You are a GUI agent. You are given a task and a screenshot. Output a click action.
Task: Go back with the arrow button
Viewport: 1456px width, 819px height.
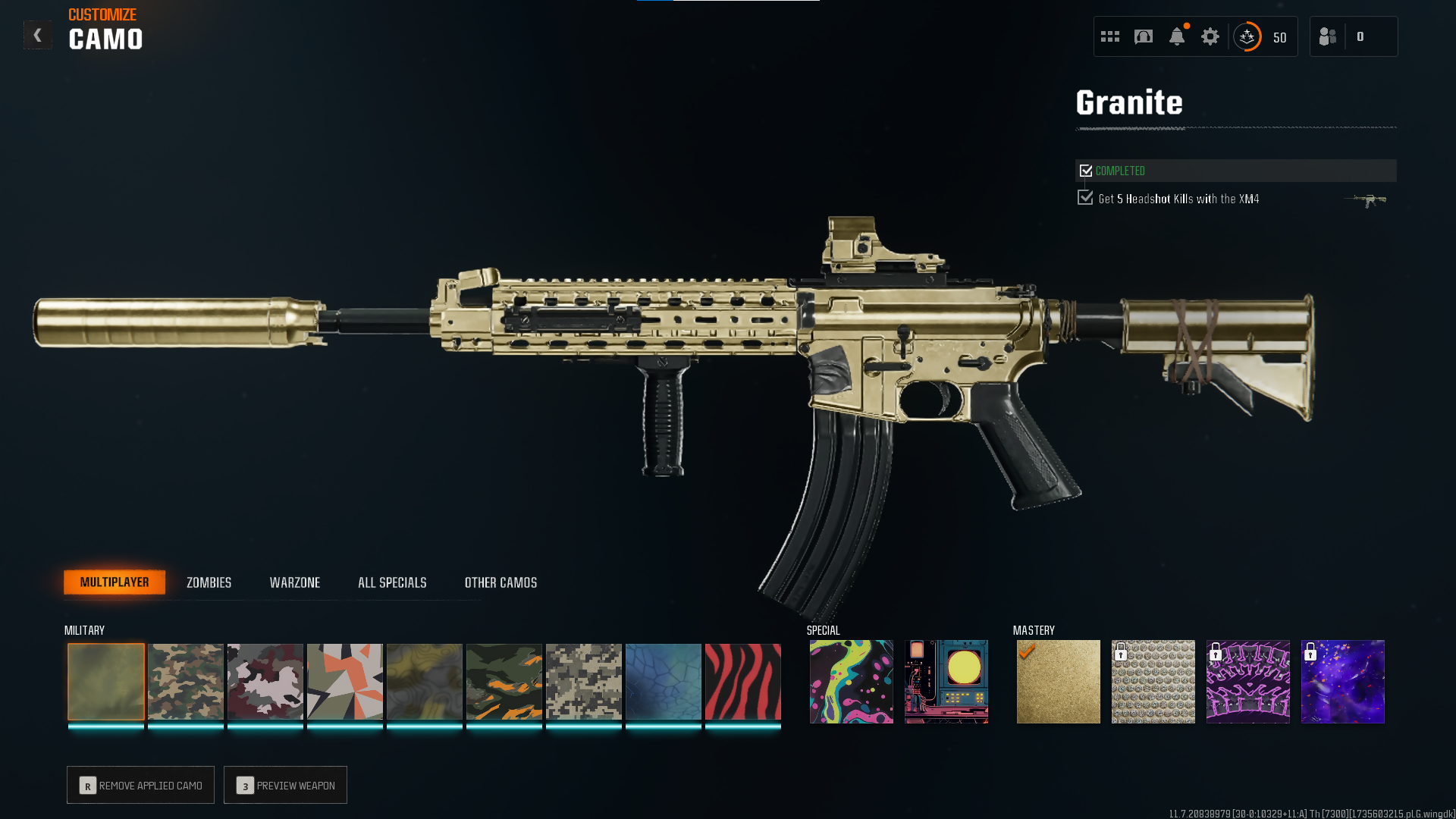click(x=37, y=36)
